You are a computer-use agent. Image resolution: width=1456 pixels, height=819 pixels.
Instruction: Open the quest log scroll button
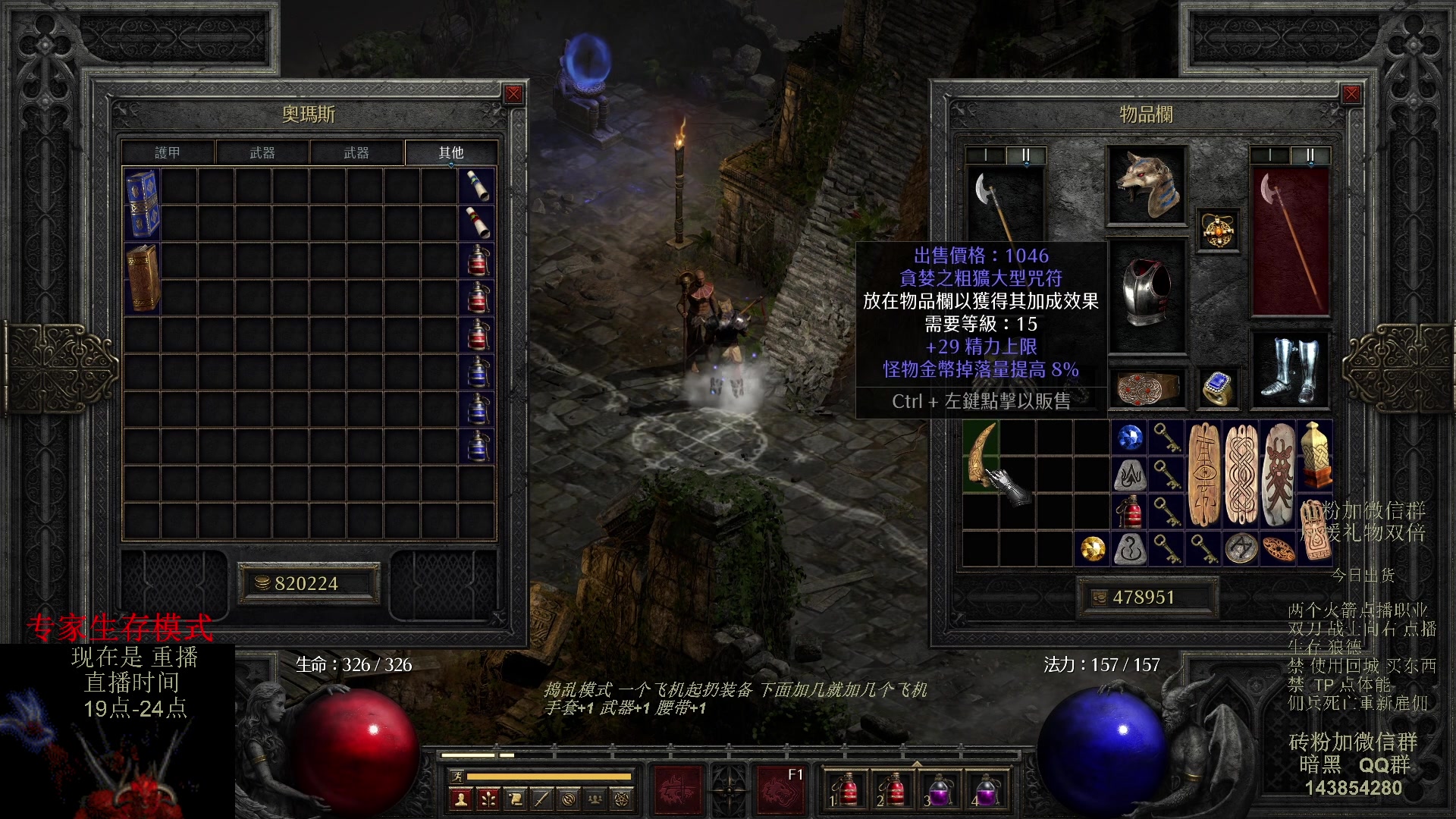pyautogui.click(x=515, y=799)
